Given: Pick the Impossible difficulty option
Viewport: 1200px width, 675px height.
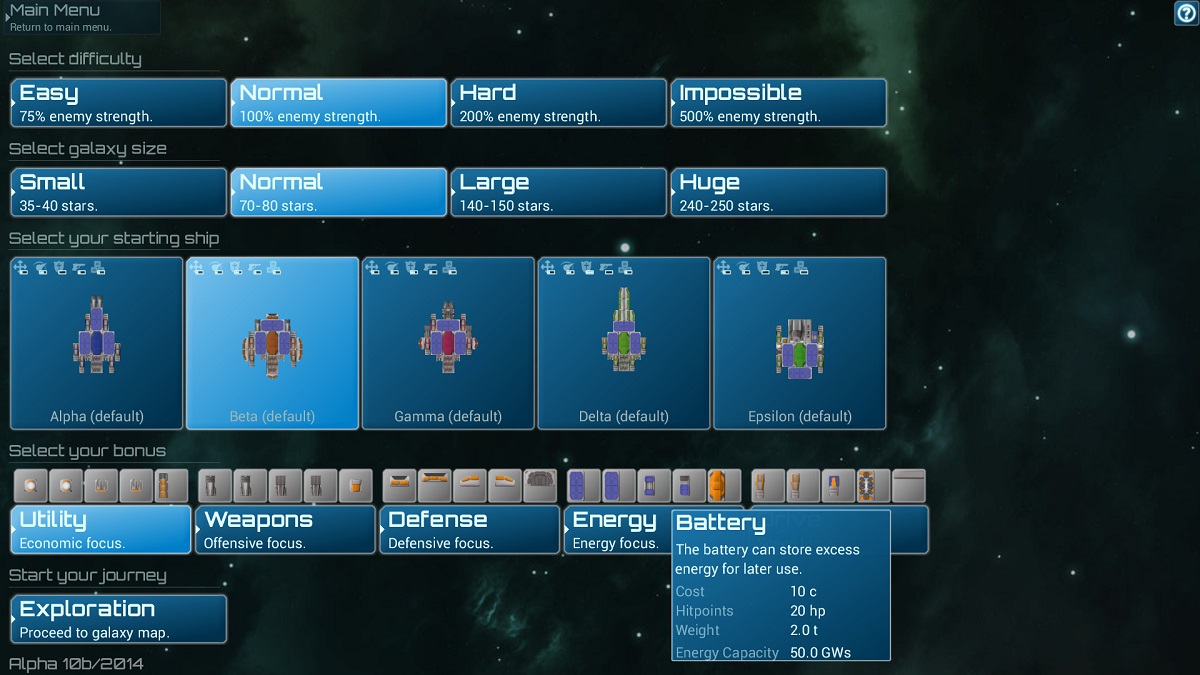Looking at the screenshot, I should pyautogui.click(x=779, y=103).
